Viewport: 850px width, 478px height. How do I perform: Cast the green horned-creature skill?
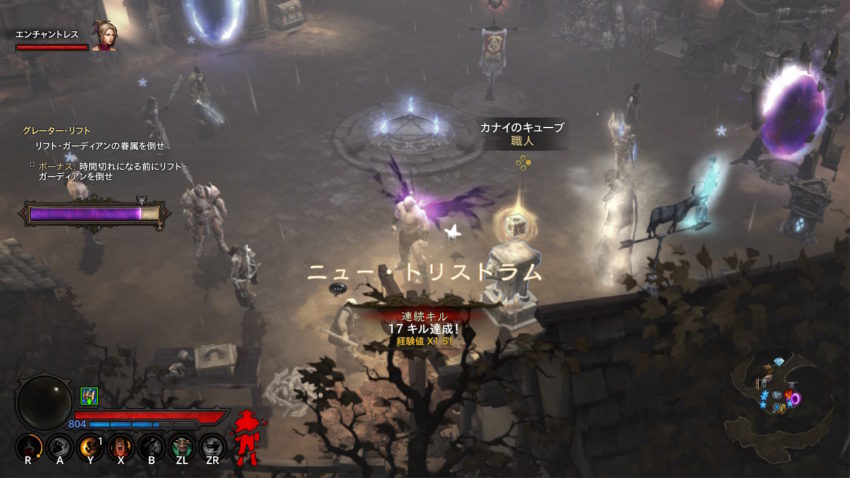181,447
